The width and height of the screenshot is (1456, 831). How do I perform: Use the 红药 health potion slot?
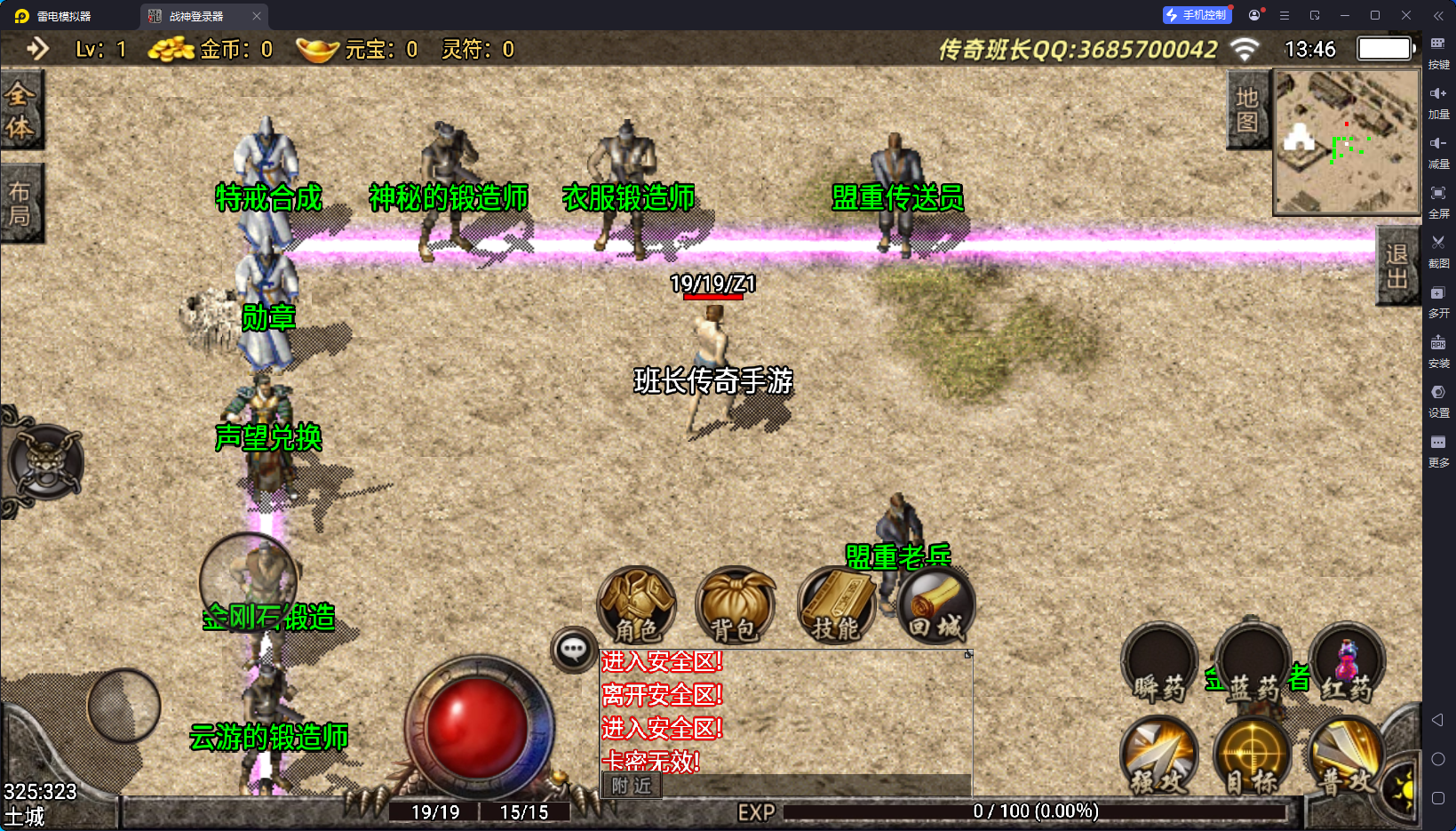click(1347, 664)
